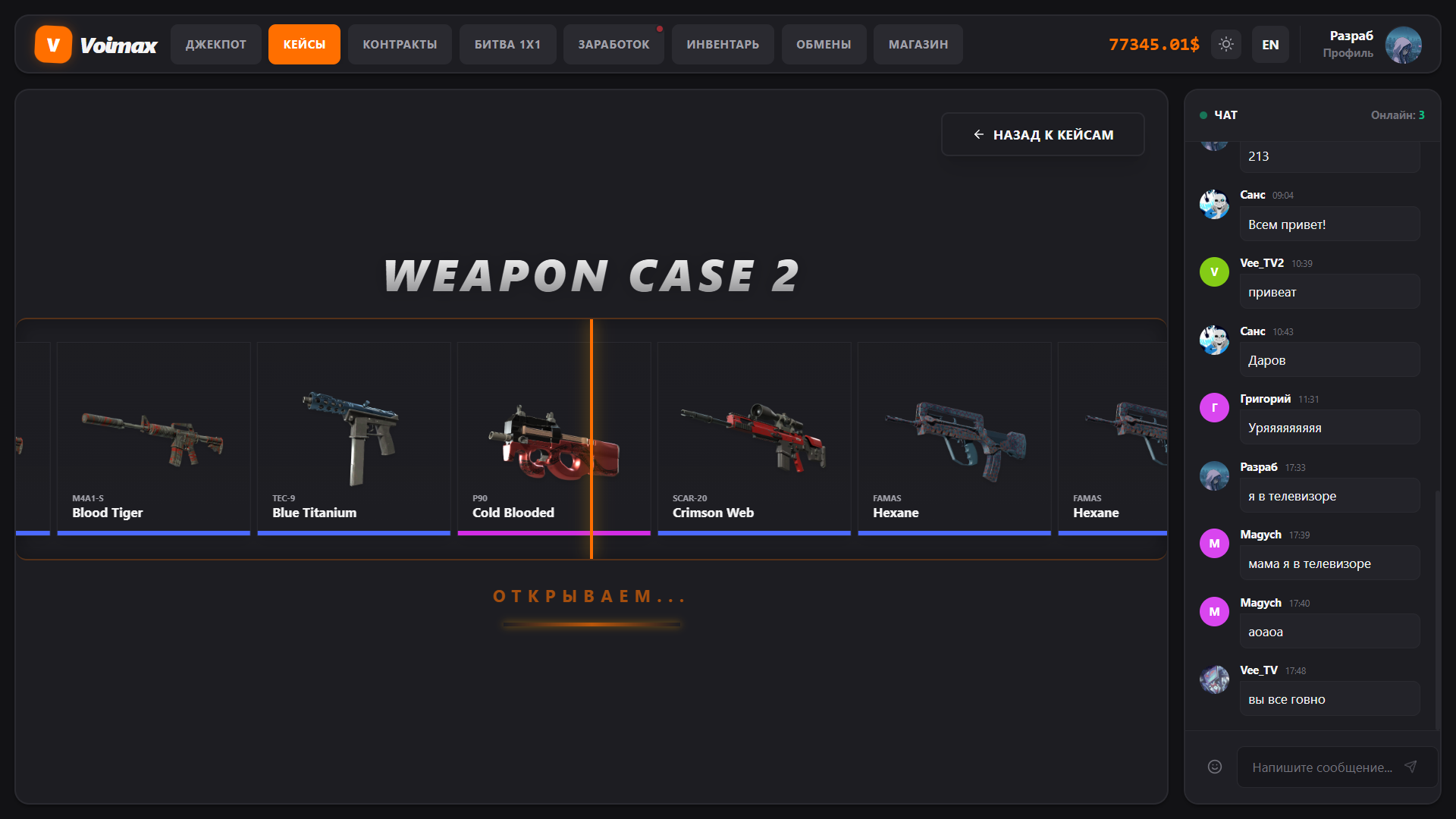Click your balance of 77345.01$

(x=1153, y=44)
